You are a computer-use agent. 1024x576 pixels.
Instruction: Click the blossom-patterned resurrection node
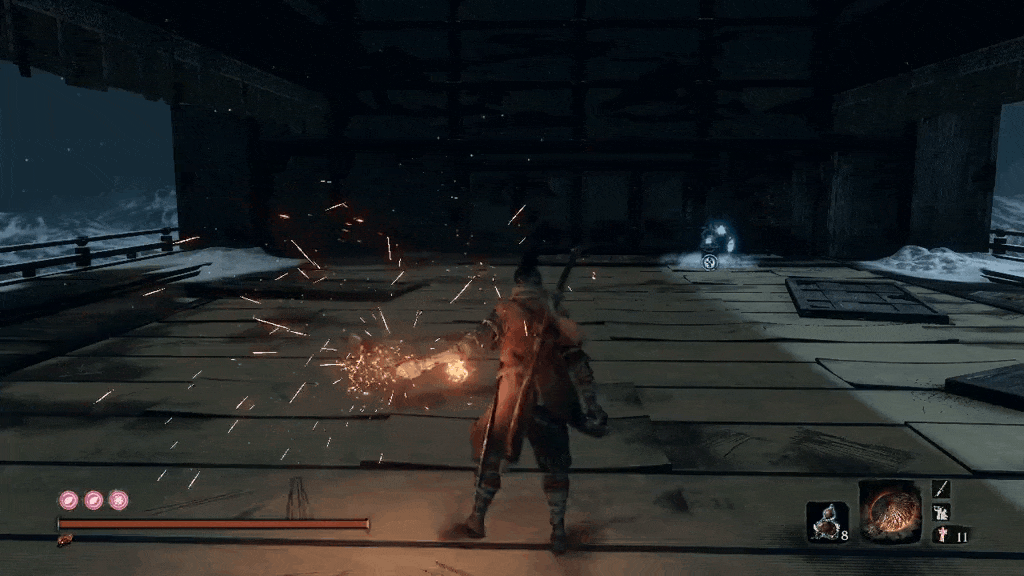[118, 499]
